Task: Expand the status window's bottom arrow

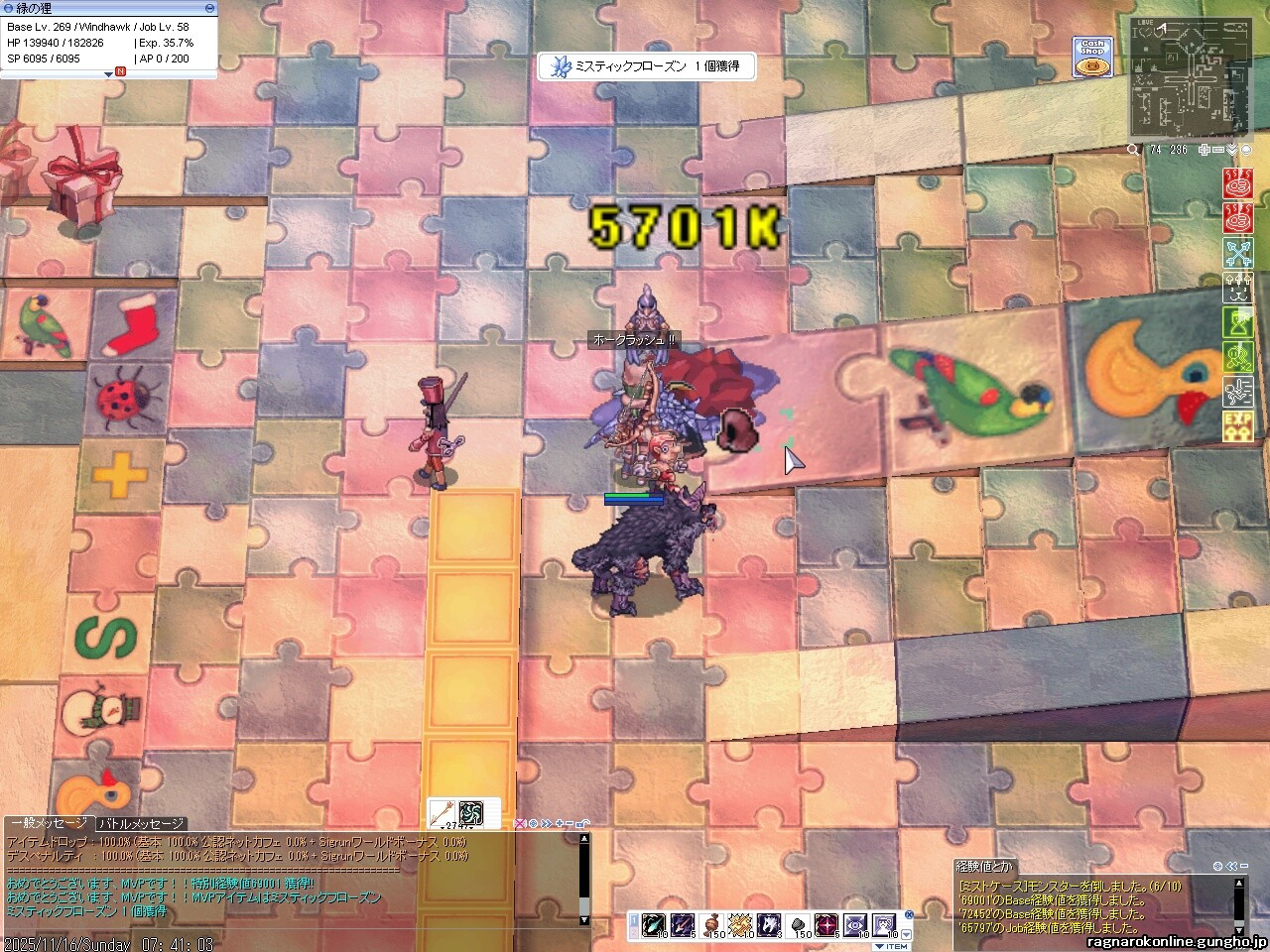Action: (x=108, y=74)
